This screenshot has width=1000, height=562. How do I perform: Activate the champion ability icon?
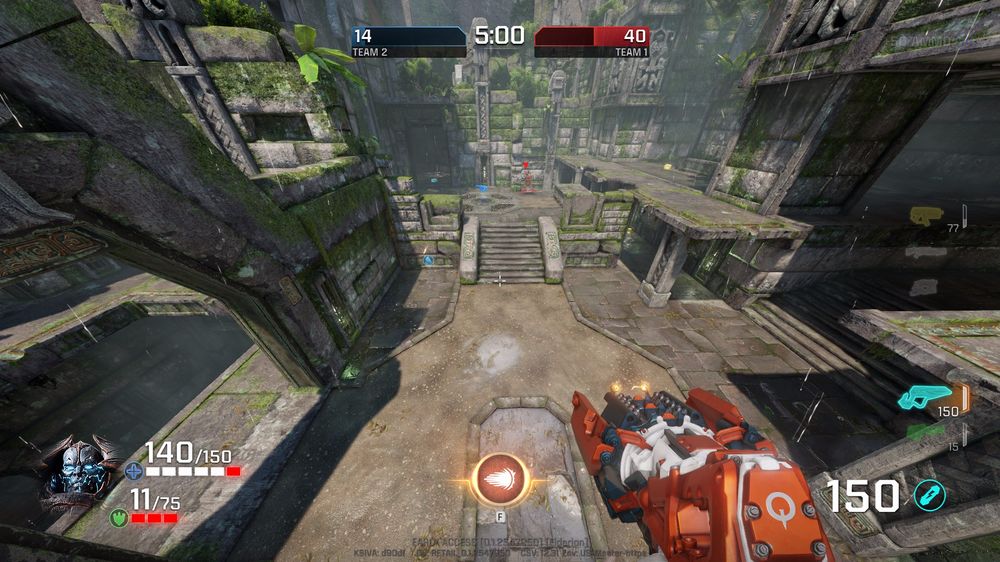[499, 479]
